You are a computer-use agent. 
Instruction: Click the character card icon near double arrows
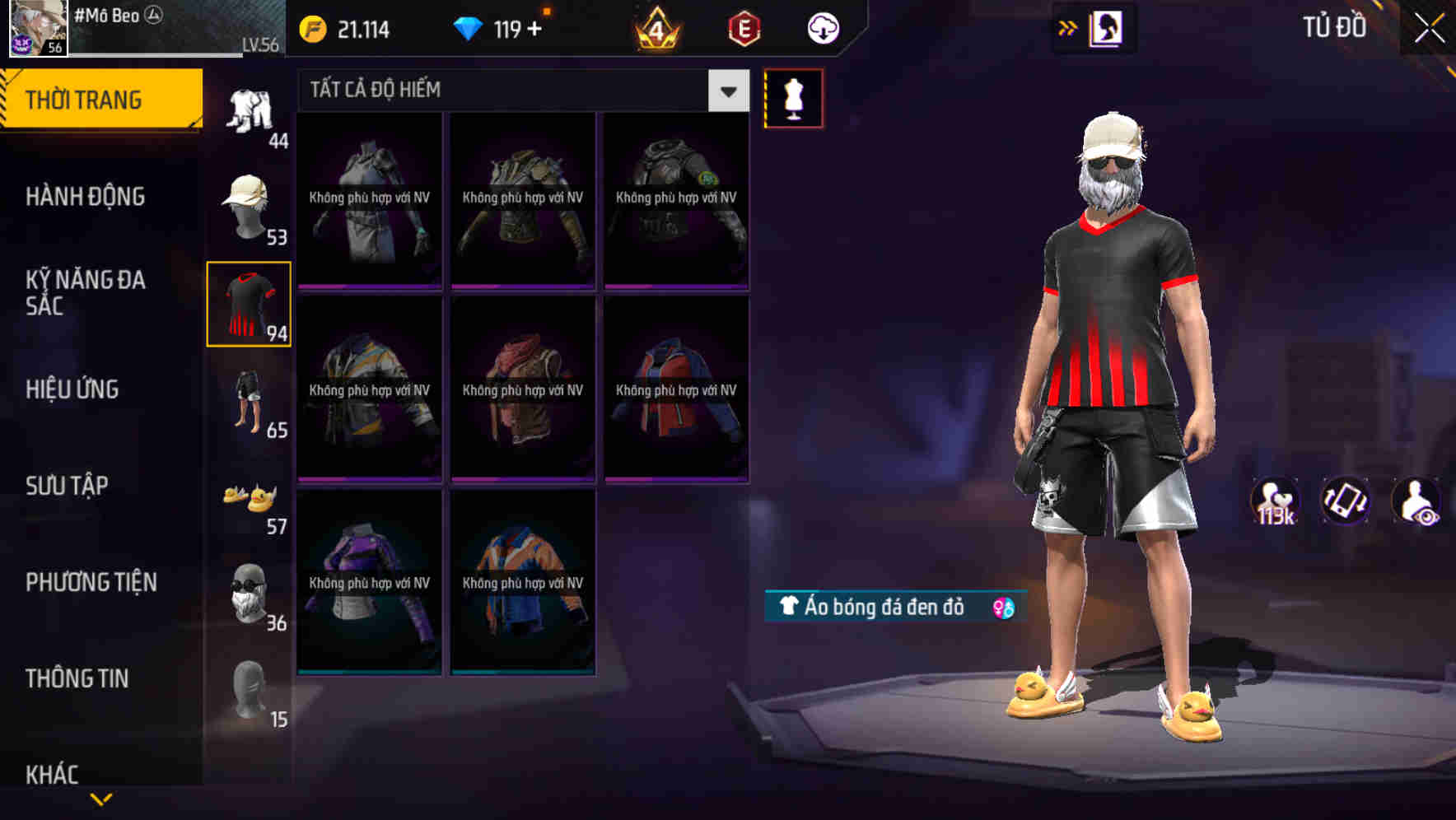pos(1107,27)
